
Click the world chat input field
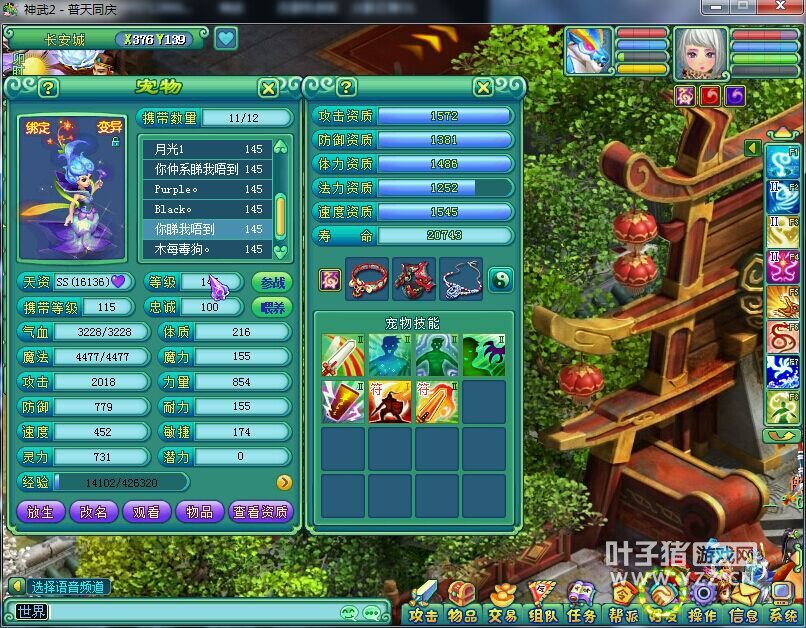pyautogui.click(x=190, y=612)
